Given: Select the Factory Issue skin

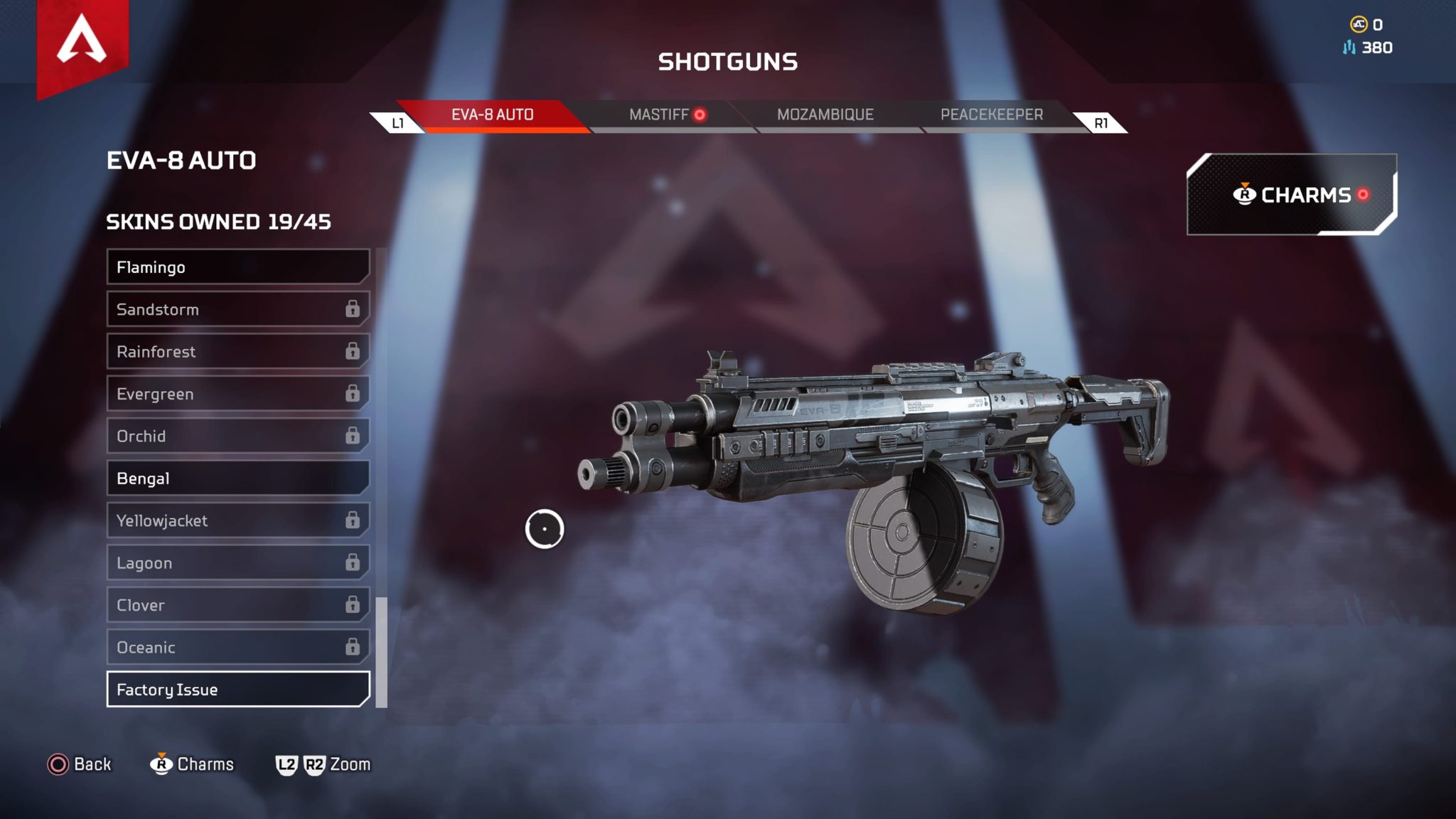Looking at the screenshot, I should tap(237, 690).
